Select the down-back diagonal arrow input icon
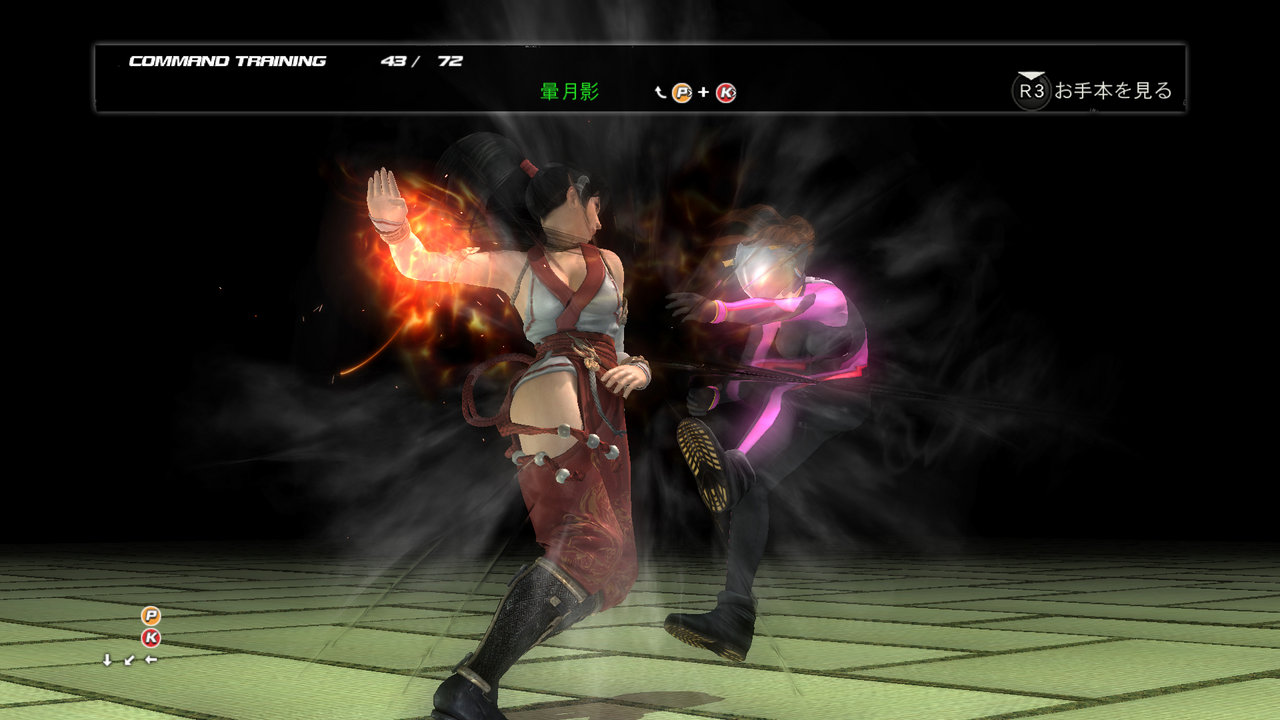Viewport: 1280px width, 720px height. (127, 662)
